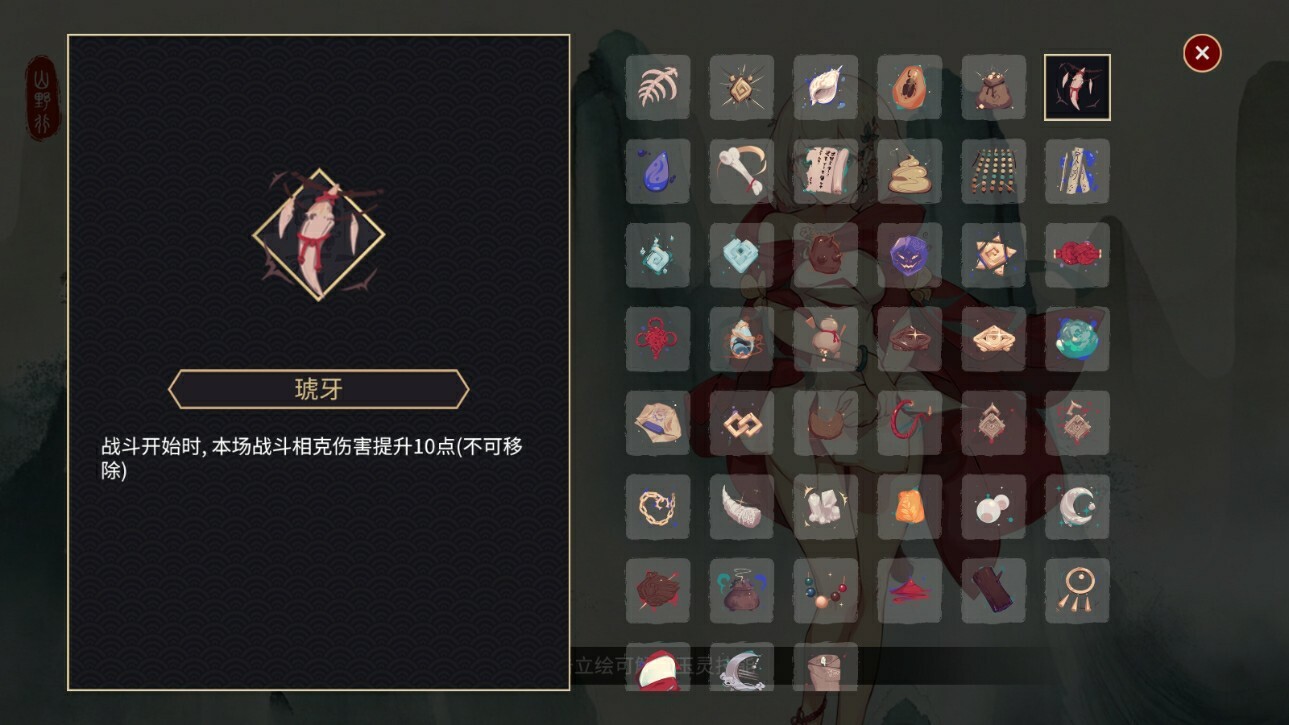Click the highlighted 琥牙 tooth thumbnail

click(x=1078, y=87)
